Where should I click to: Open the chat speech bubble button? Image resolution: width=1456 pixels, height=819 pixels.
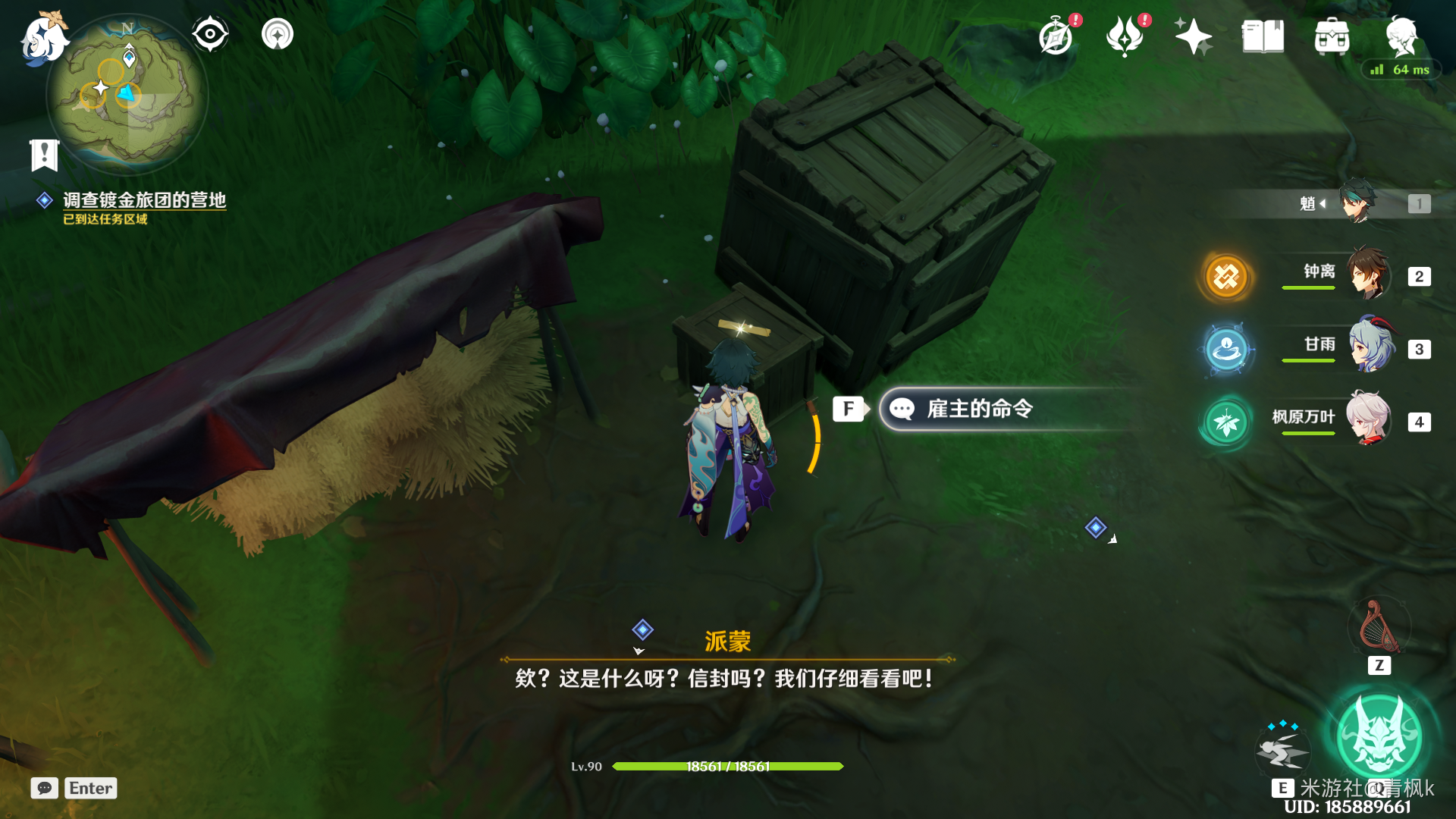click(x=45, y=788)
